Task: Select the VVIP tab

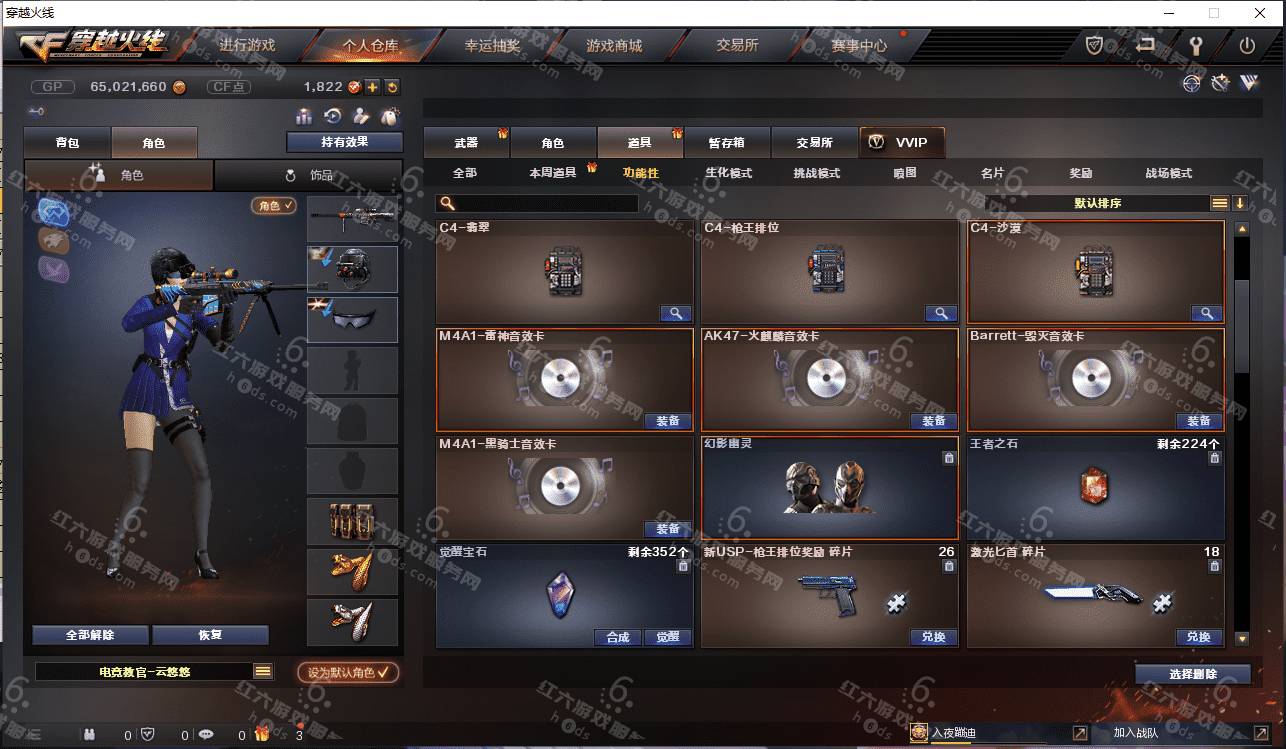Action: [x=901, y=143]
